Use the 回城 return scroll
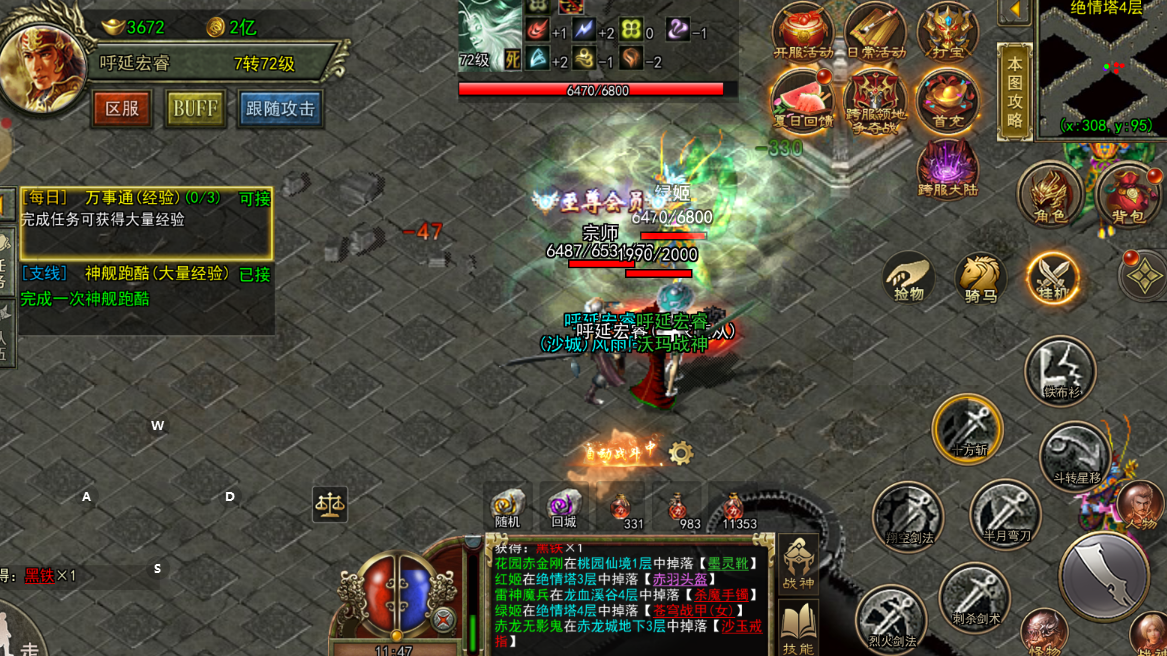 563,508
